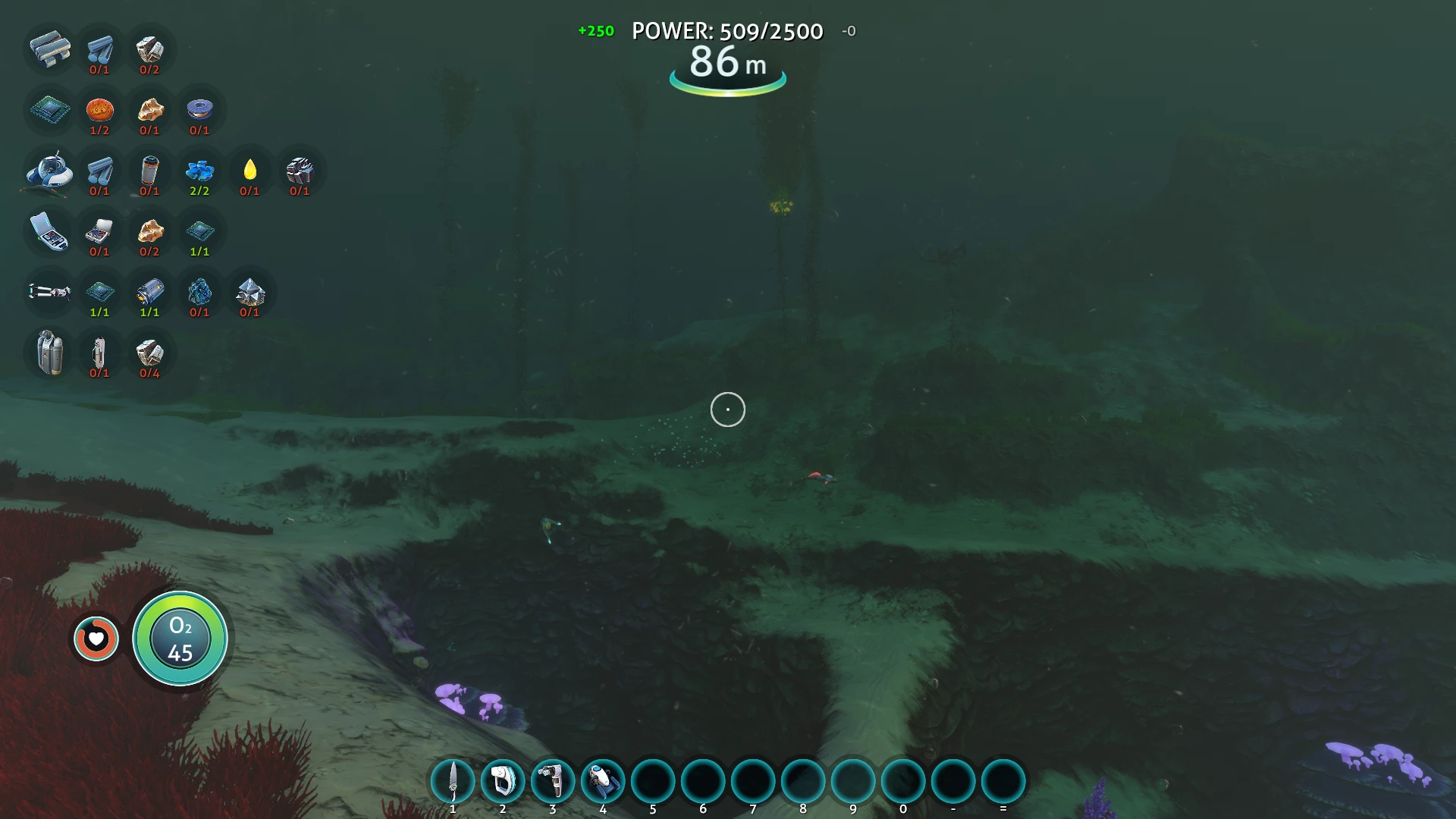Viewport: 1456px width, 819px height.
Task: Select the scanner in hotbar slot 2
Action: click(503, 781)
